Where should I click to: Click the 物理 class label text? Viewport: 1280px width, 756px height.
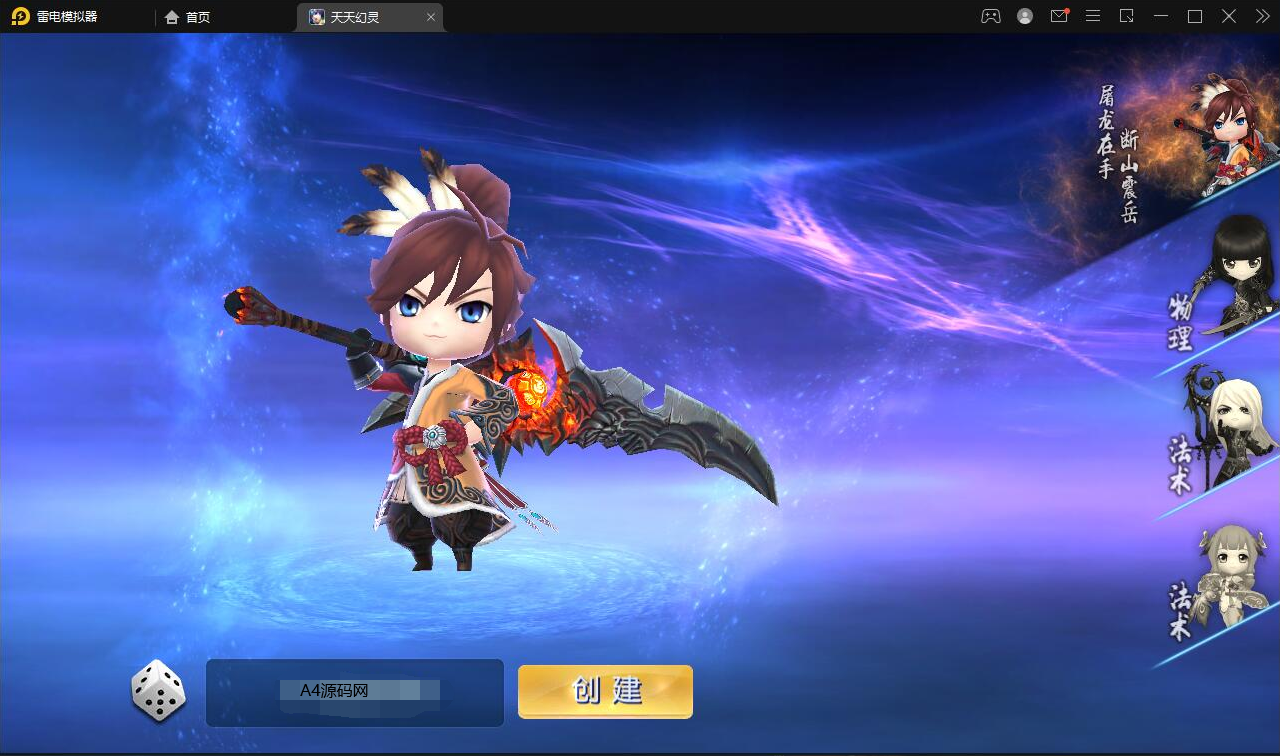point(1181,327)
